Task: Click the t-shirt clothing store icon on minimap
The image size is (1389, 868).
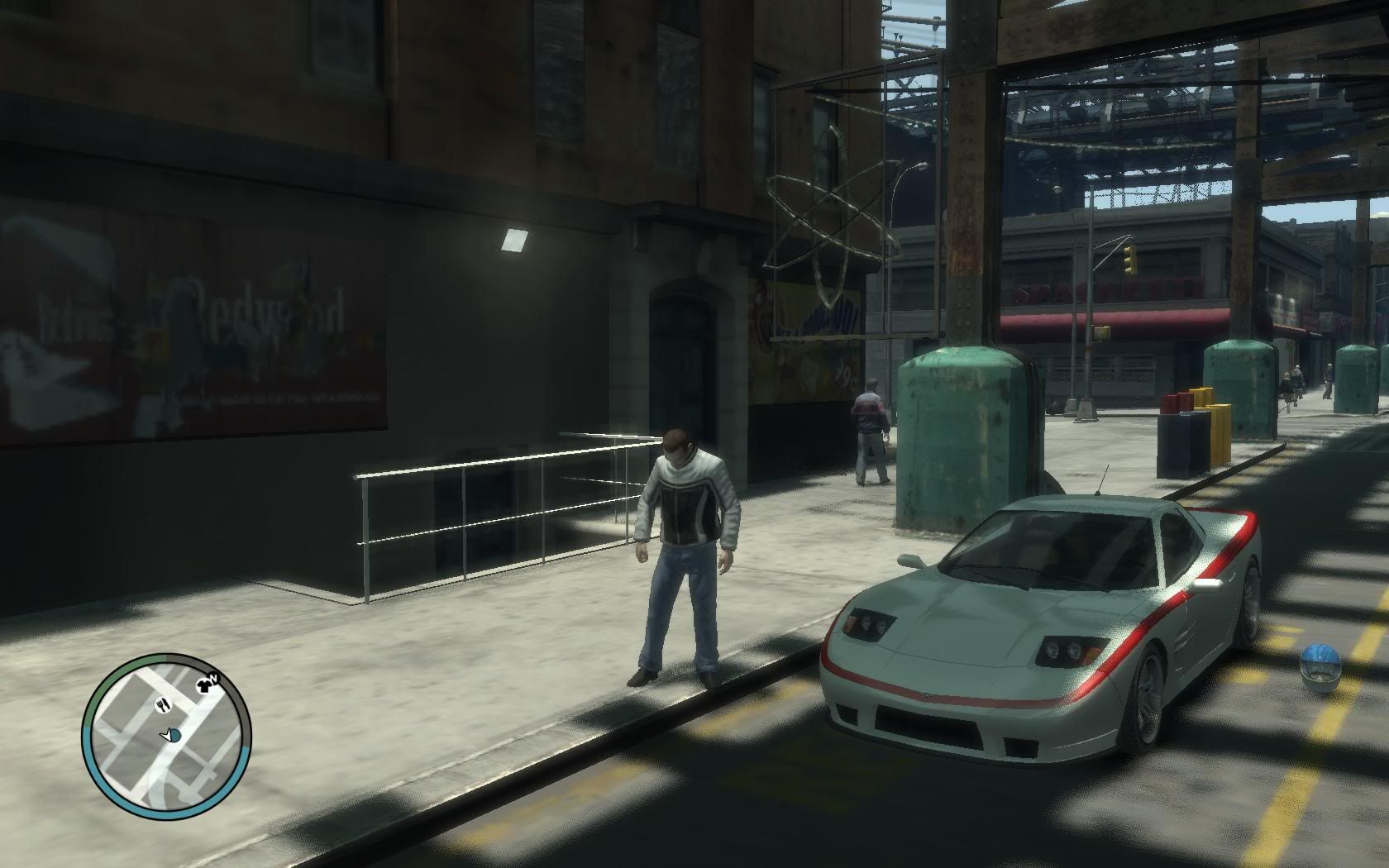Action: [x=203, y=685]
